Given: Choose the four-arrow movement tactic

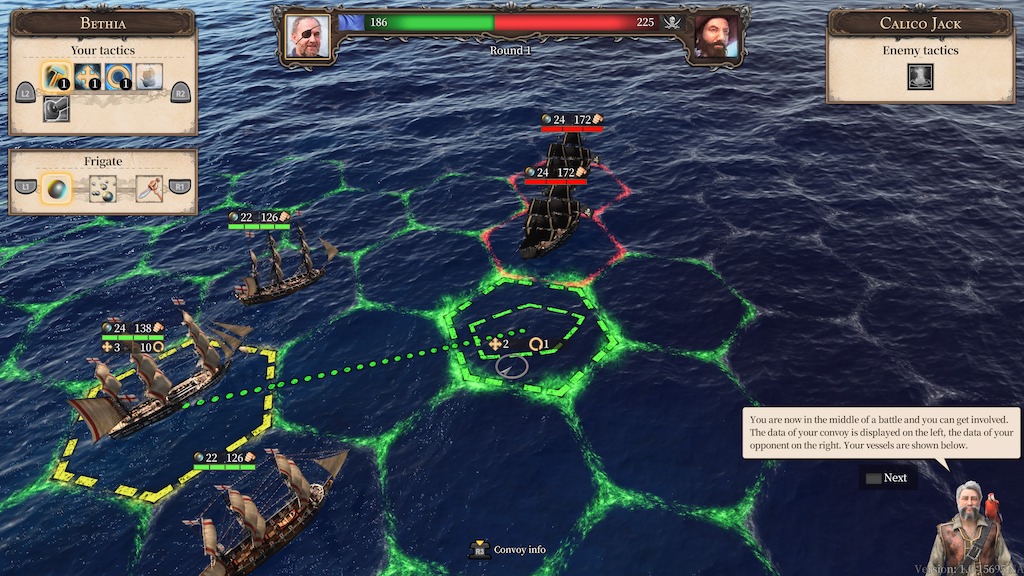Looking at the screenshot, I should coord(87,76).
